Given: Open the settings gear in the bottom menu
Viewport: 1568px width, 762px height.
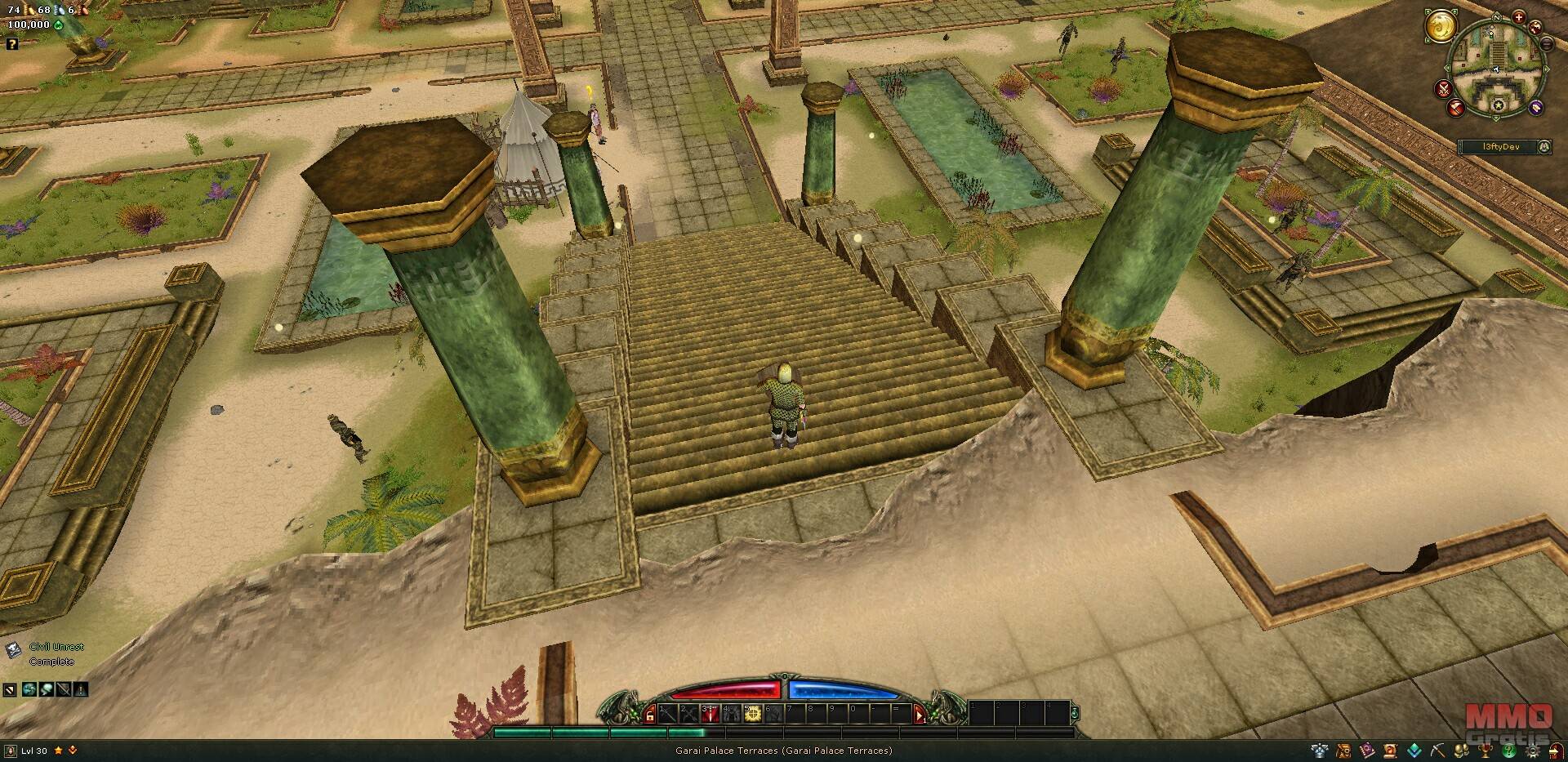Looking at the screenshot, I should (1532, 751).
